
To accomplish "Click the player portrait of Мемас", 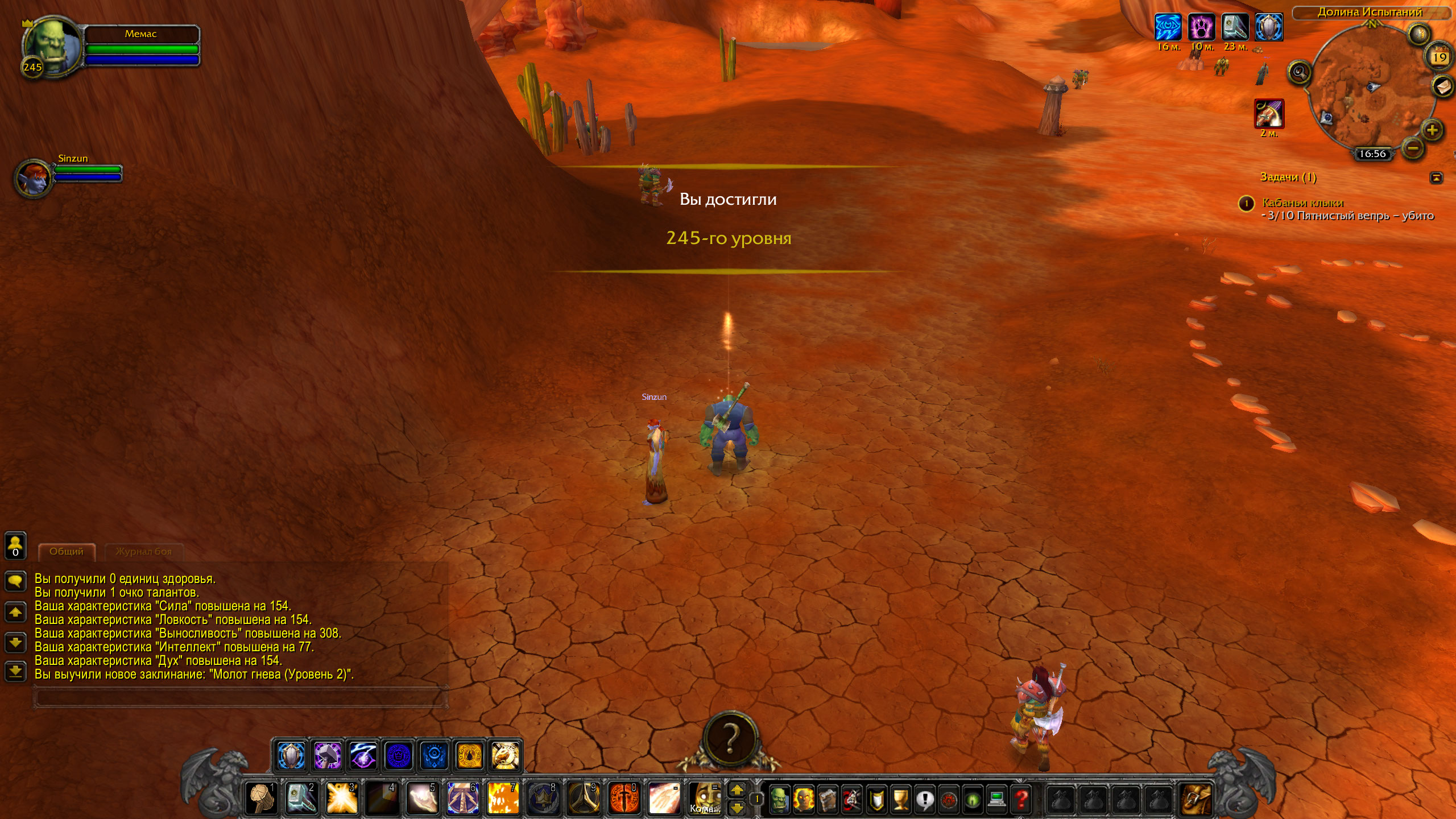I will click(x=51, y=48).
